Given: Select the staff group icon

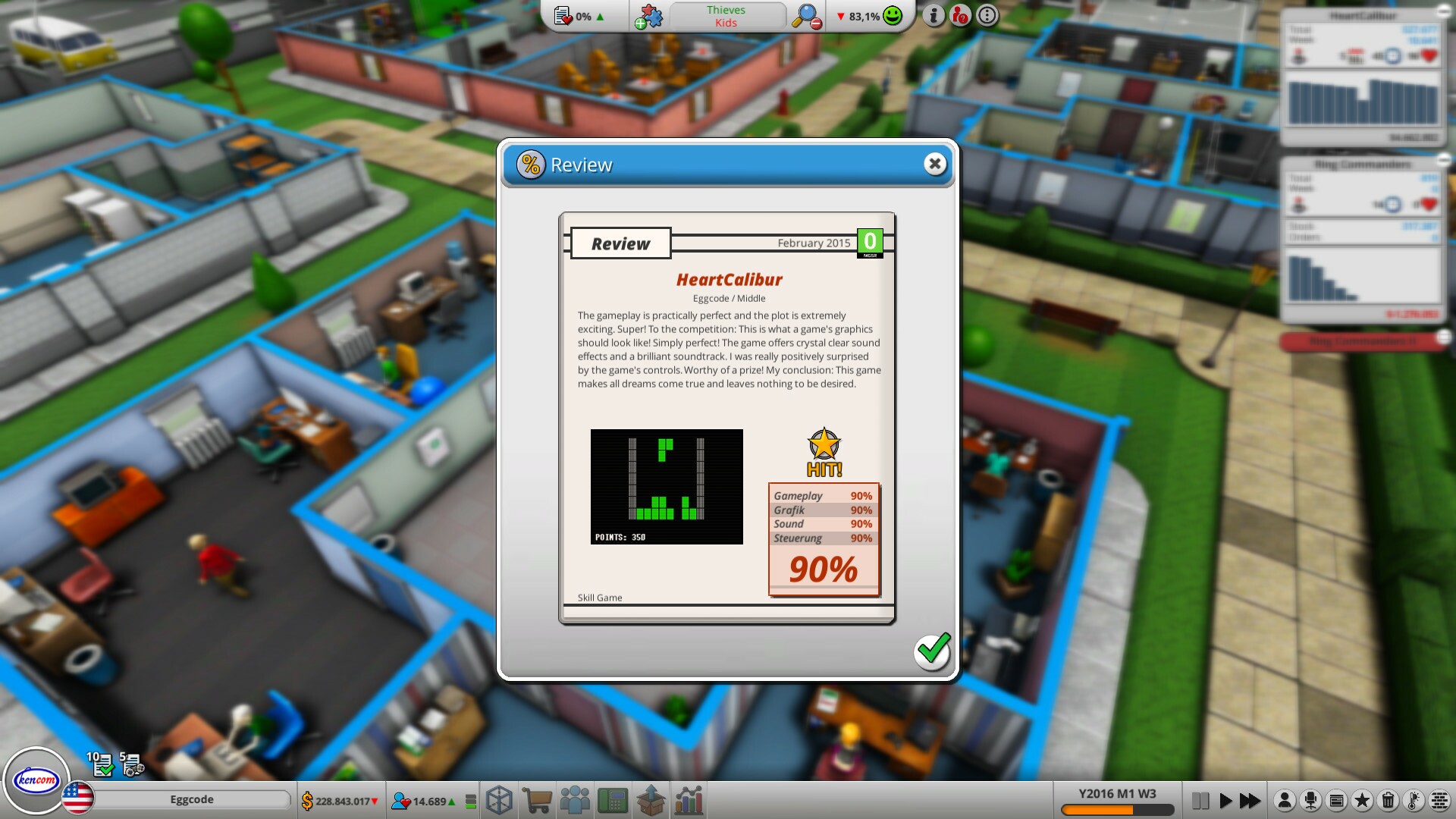Looking at the screenshot, I should click(x=576, y=800).
